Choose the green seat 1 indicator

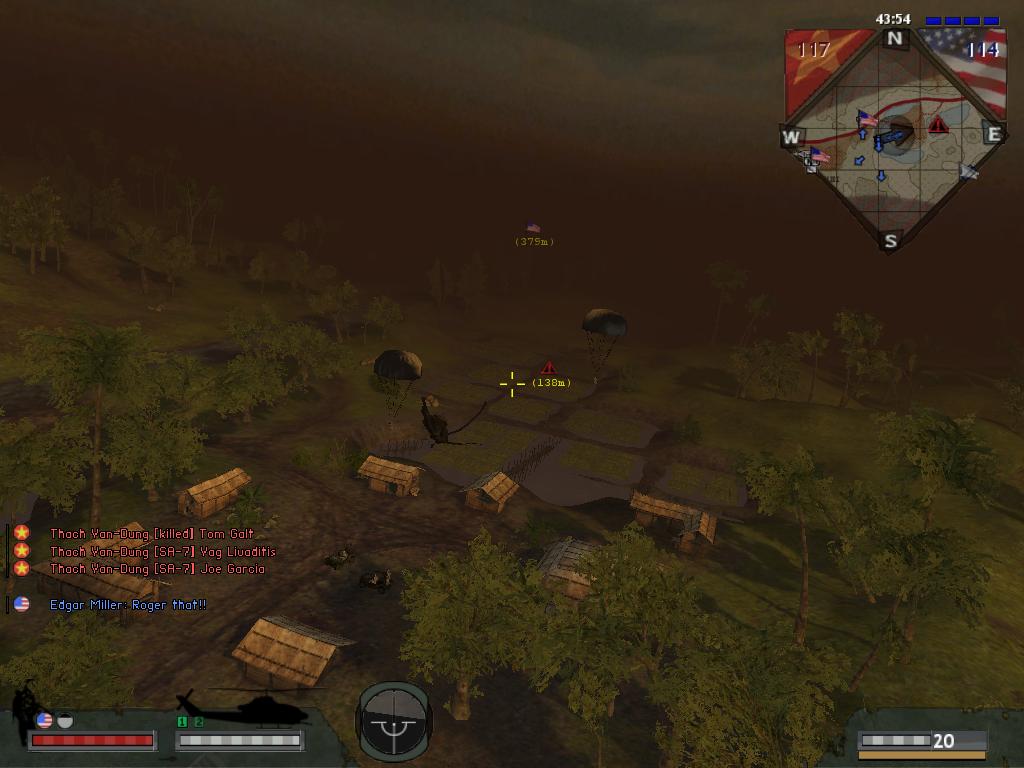coord(182,722)
